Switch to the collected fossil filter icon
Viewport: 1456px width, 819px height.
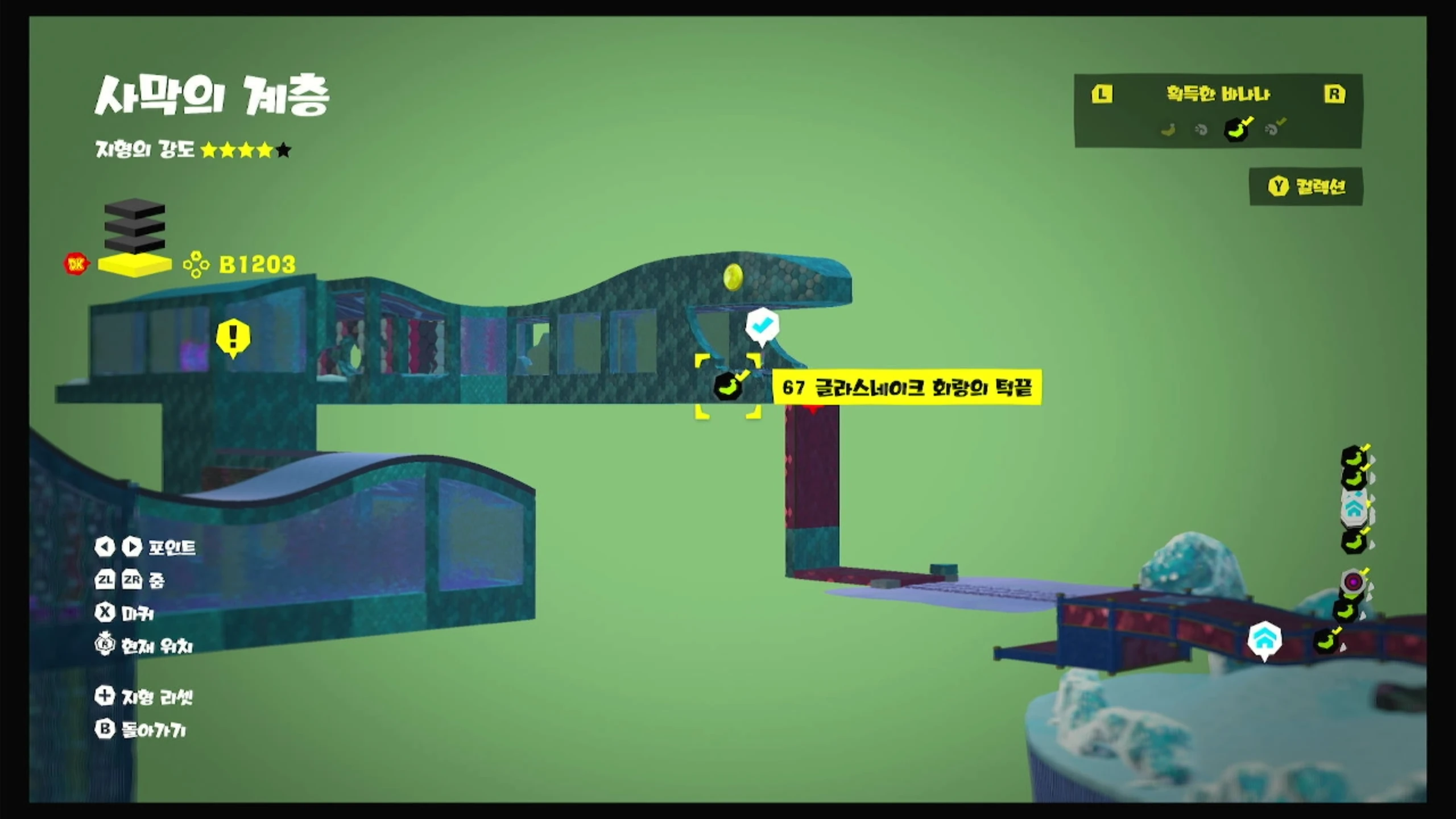pyautogui.click(x=1274, y=129)
